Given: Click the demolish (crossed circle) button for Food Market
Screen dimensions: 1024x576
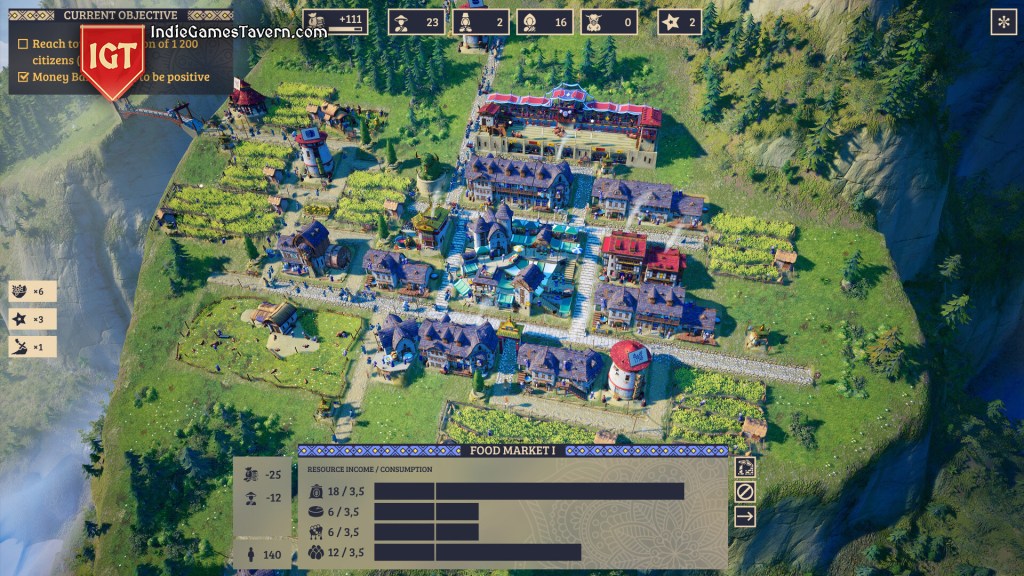Looking at the screenshot, I should [745, 492].
